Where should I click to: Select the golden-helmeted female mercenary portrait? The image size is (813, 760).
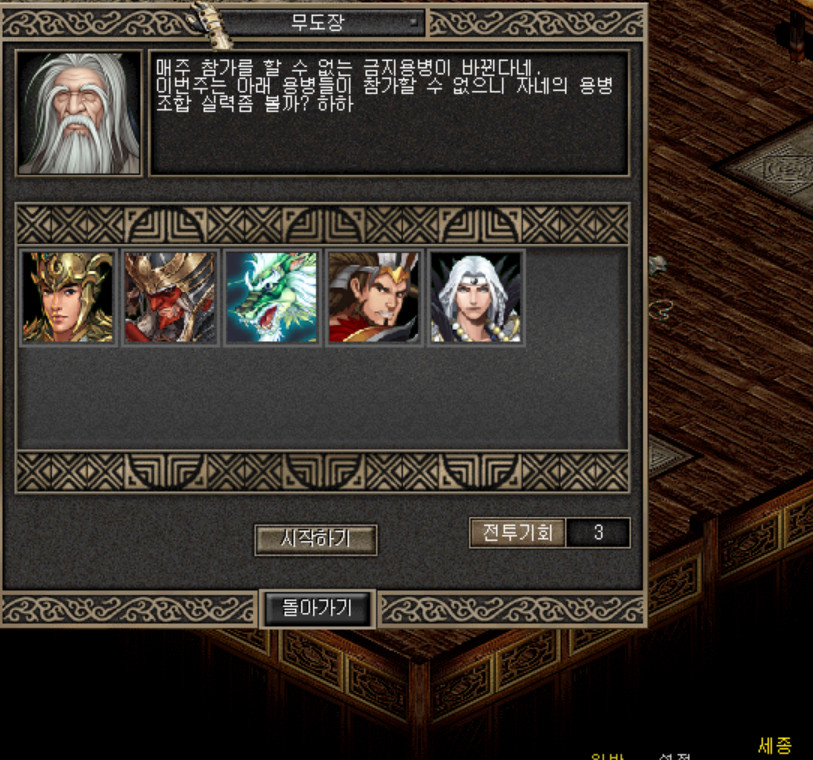click(x=68, y=297)
